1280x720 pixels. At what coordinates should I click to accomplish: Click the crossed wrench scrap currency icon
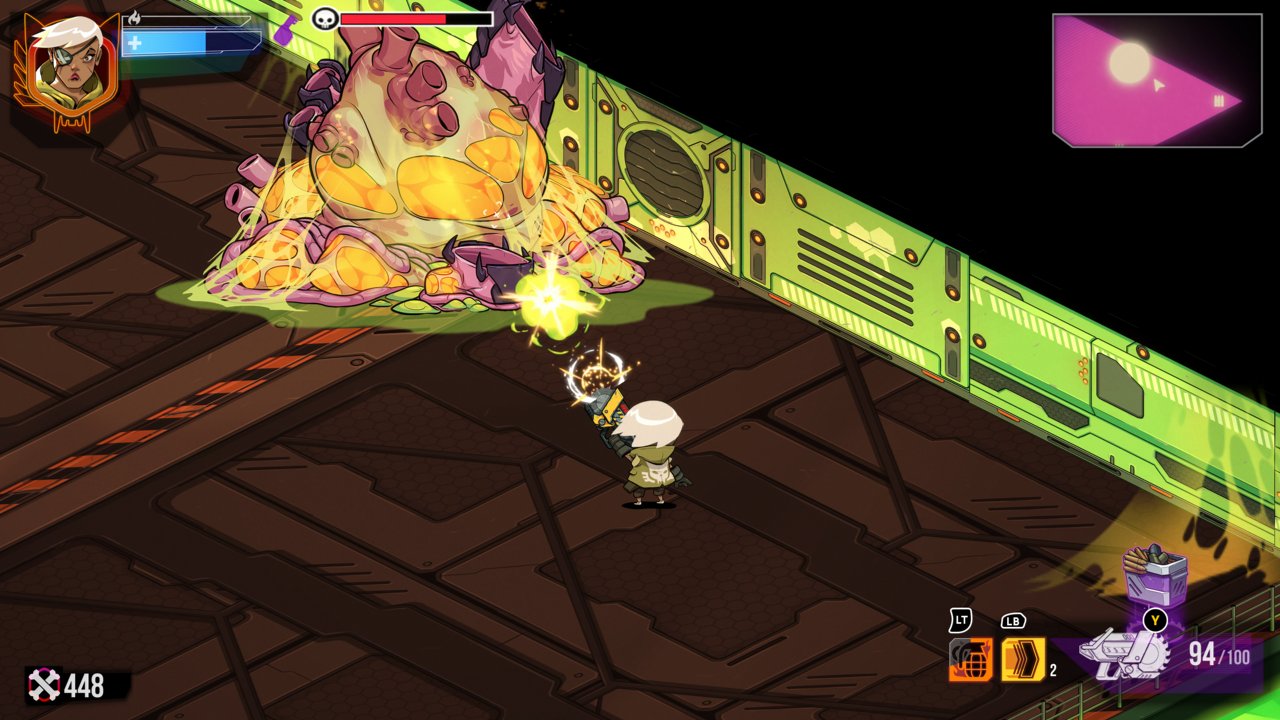pyautogui.click(x=44, y=685)
